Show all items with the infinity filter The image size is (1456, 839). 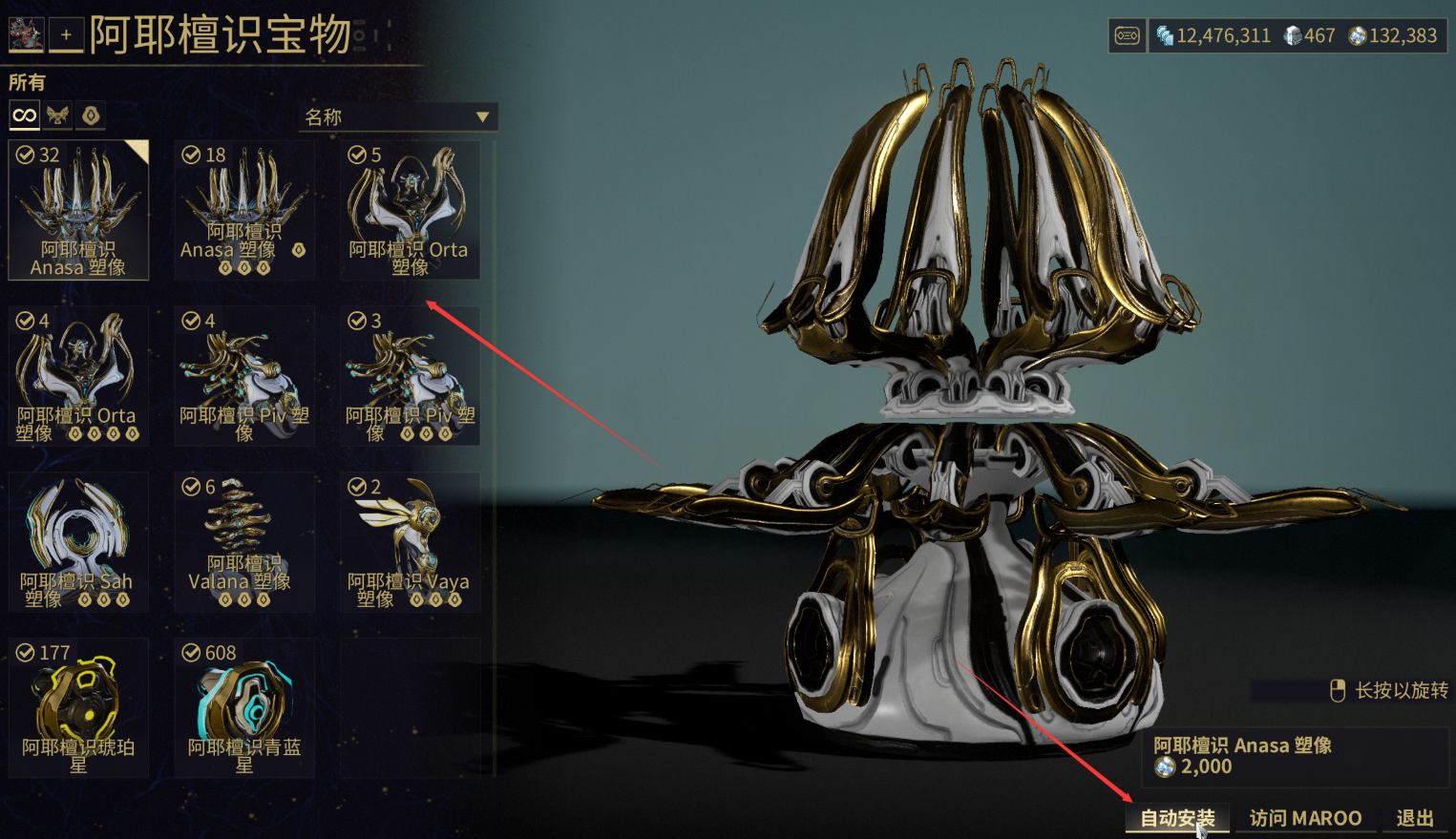pos(24,115)
